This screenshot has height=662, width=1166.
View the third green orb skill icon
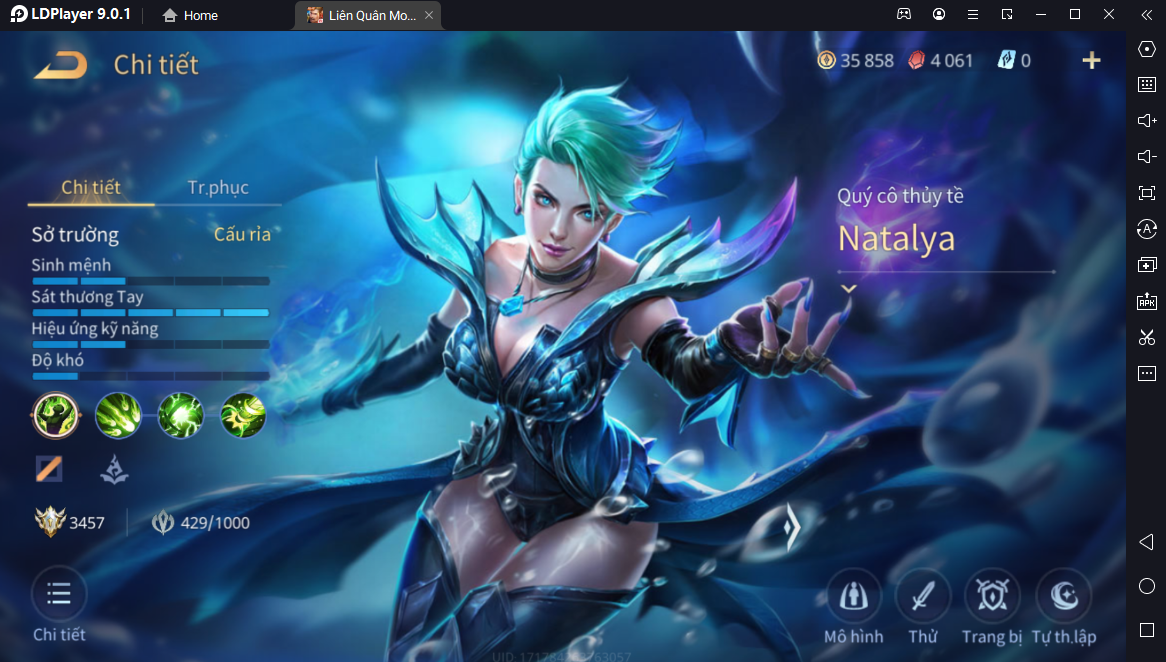point(180,415)
